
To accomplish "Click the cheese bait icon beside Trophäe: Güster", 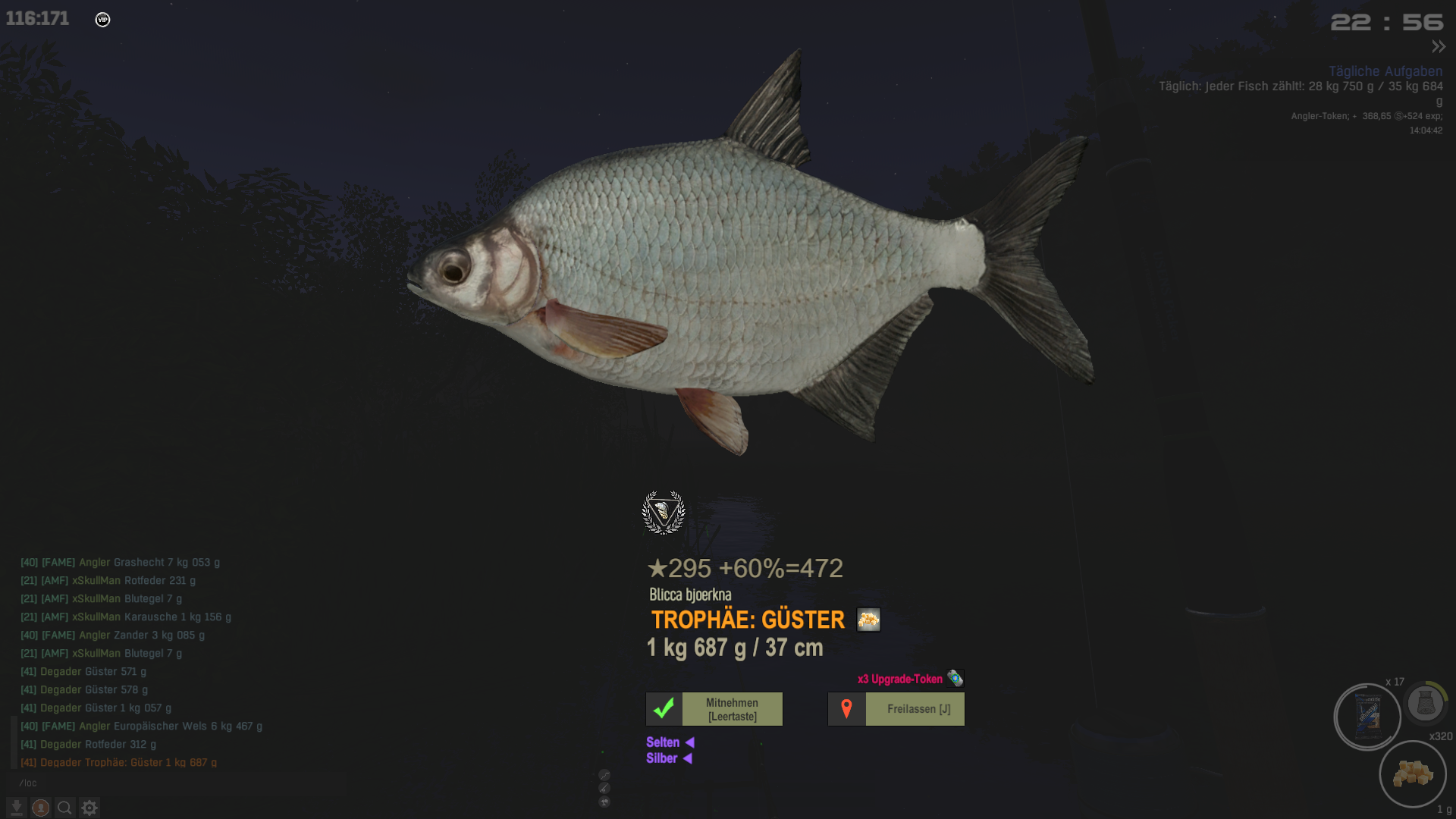I will (x=868, y=620).
